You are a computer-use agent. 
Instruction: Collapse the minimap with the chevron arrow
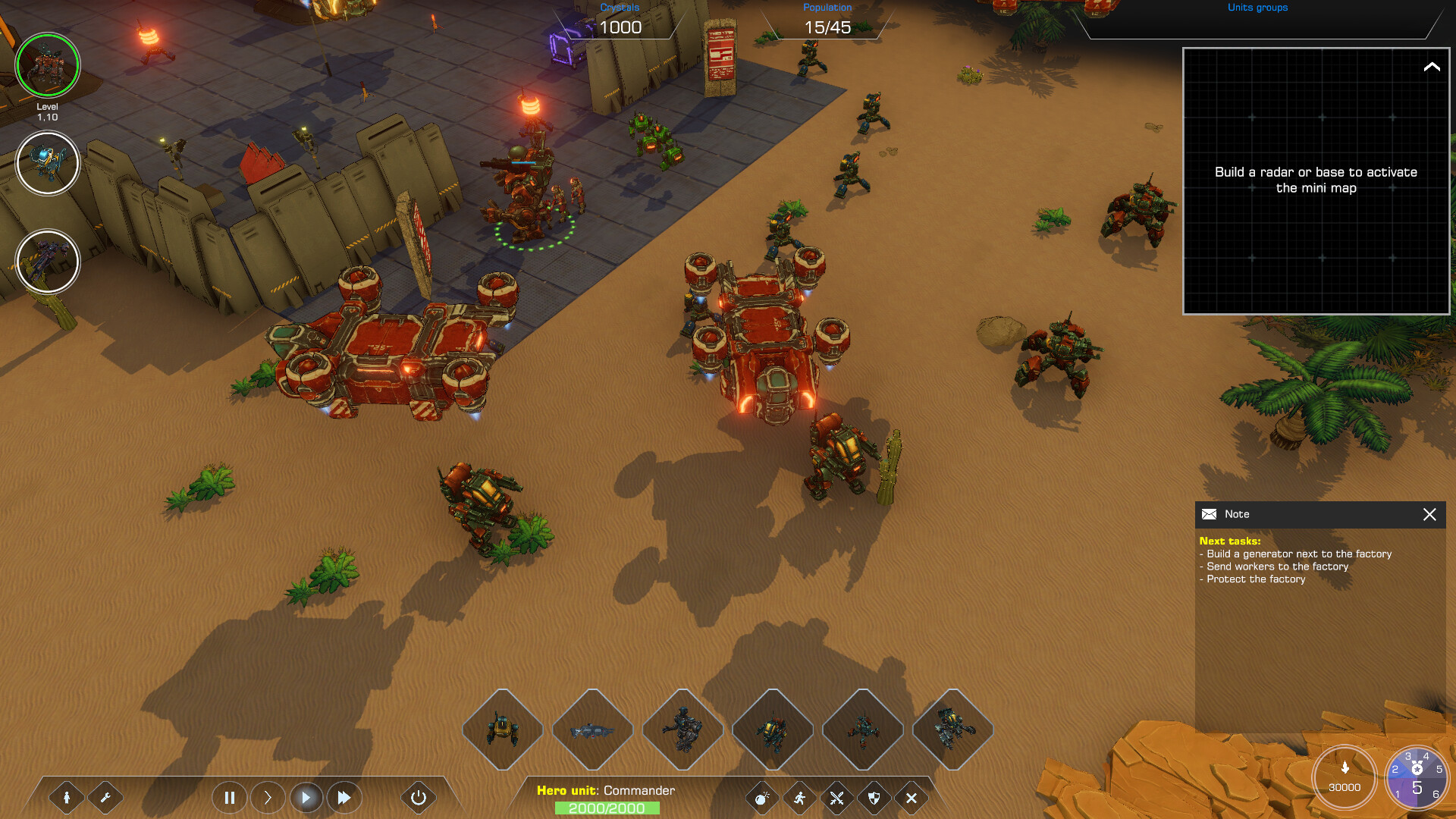(x=1432, y=67)
